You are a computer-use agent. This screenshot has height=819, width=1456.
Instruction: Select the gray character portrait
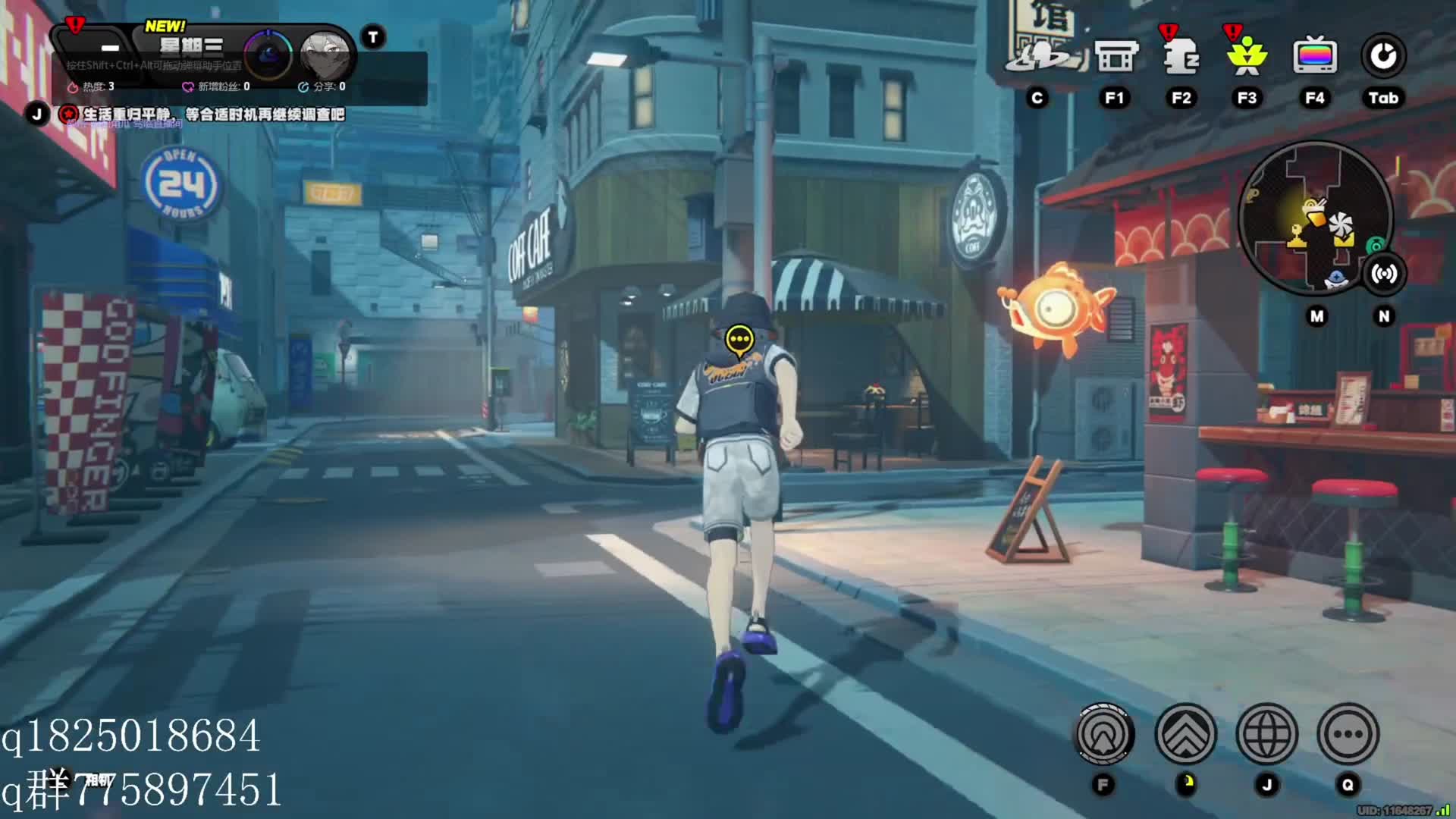pos(325,55)
